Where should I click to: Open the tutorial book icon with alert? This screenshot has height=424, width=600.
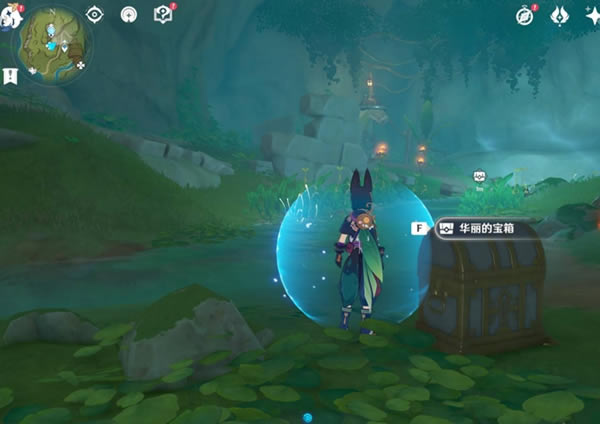pyautogui.click(x=163, y=14)
